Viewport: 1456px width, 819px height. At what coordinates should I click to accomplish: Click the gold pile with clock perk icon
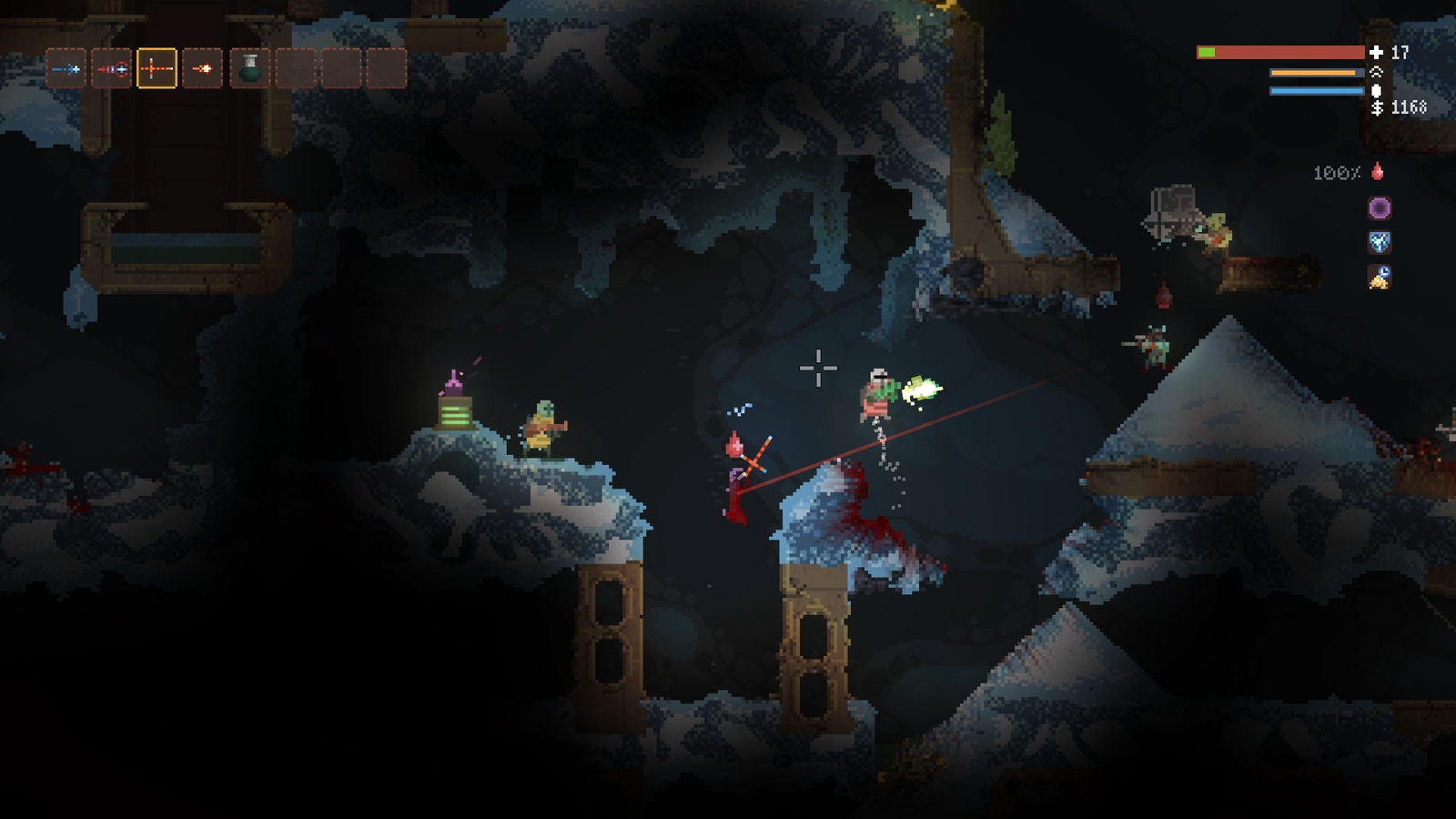click(x=1380, y=277)
